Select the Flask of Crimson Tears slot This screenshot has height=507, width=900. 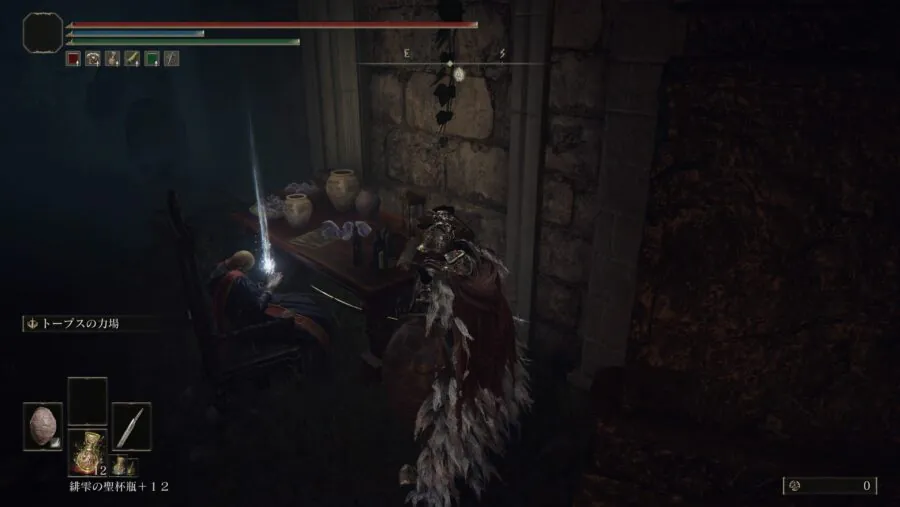tap(87, 452)
